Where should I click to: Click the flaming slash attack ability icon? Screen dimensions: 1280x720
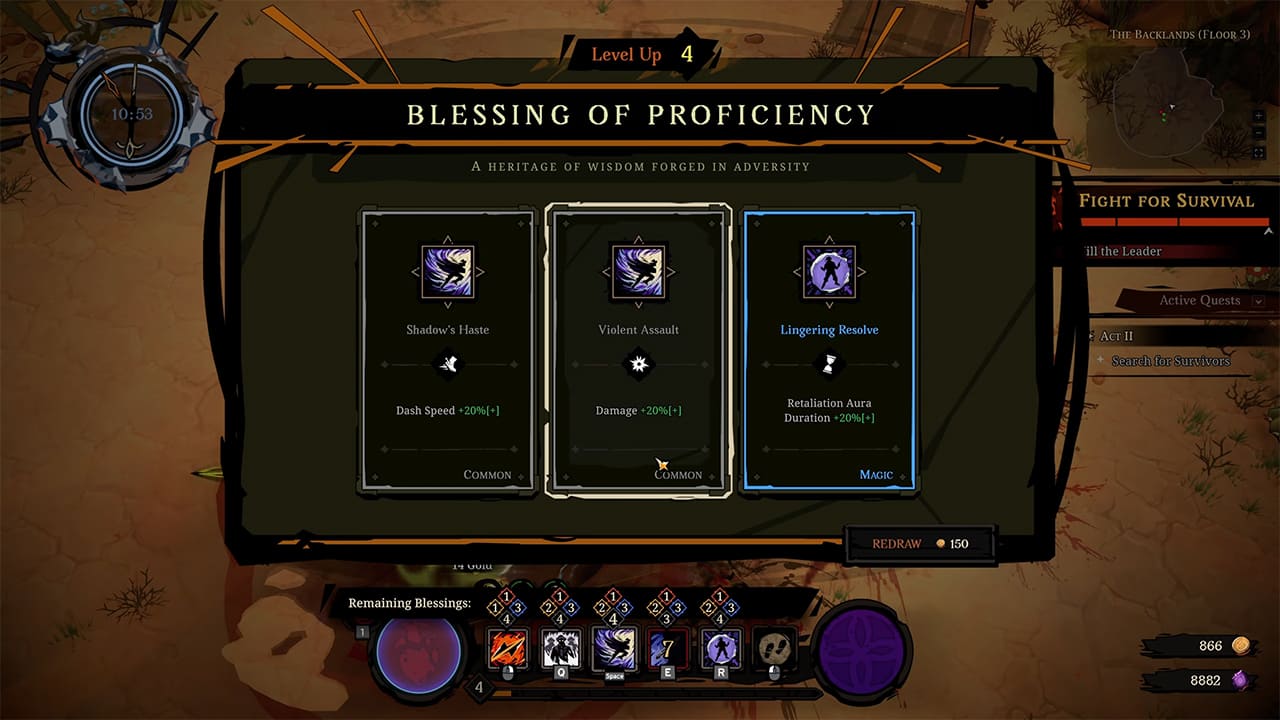click(507, 648)
